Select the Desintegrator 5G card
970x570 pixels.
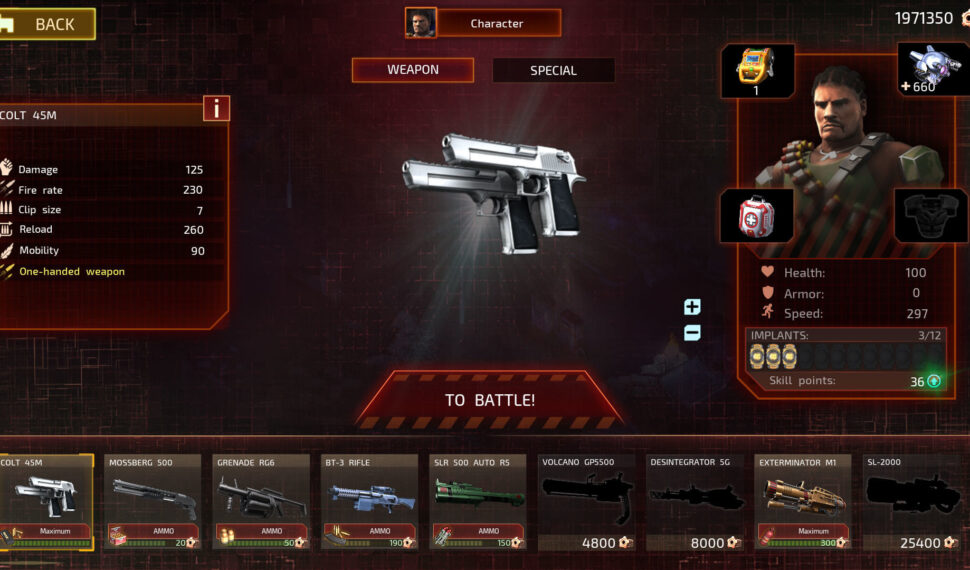[x=694, y=502]
